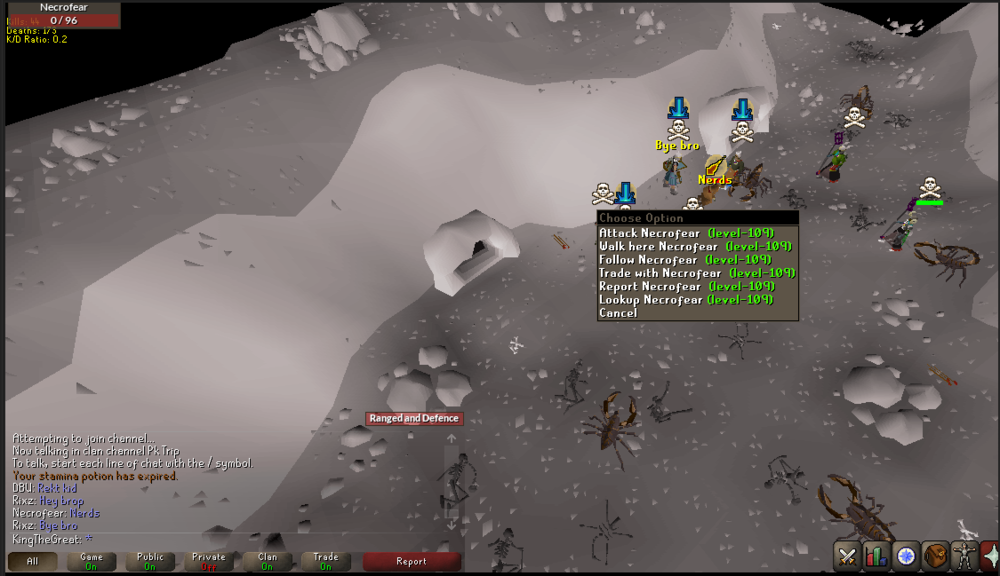
Task: Select Walk here Necrofear option
Action: pos(695,246)
